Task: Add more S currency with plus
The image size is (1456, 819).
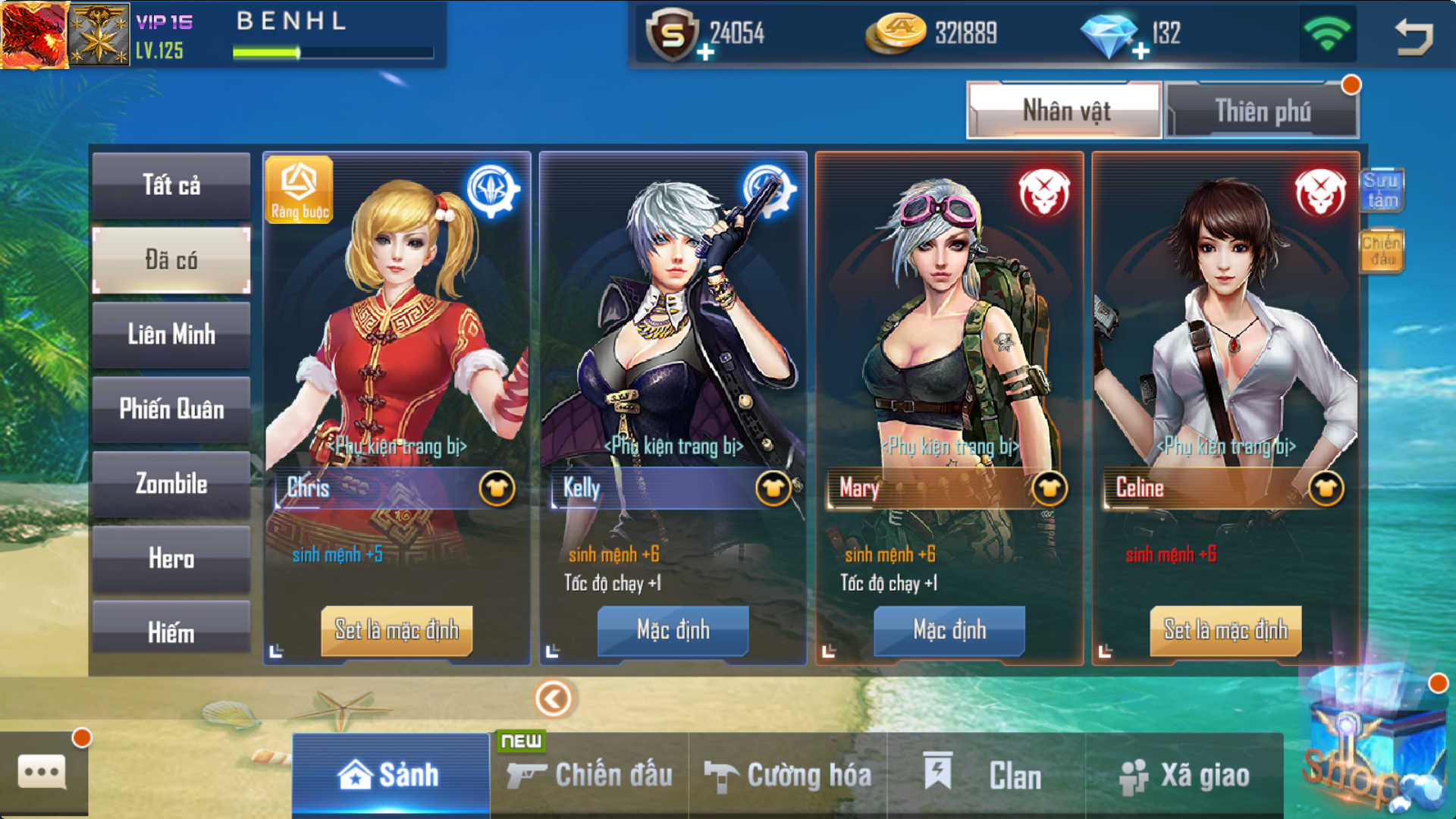Action: 705,52
